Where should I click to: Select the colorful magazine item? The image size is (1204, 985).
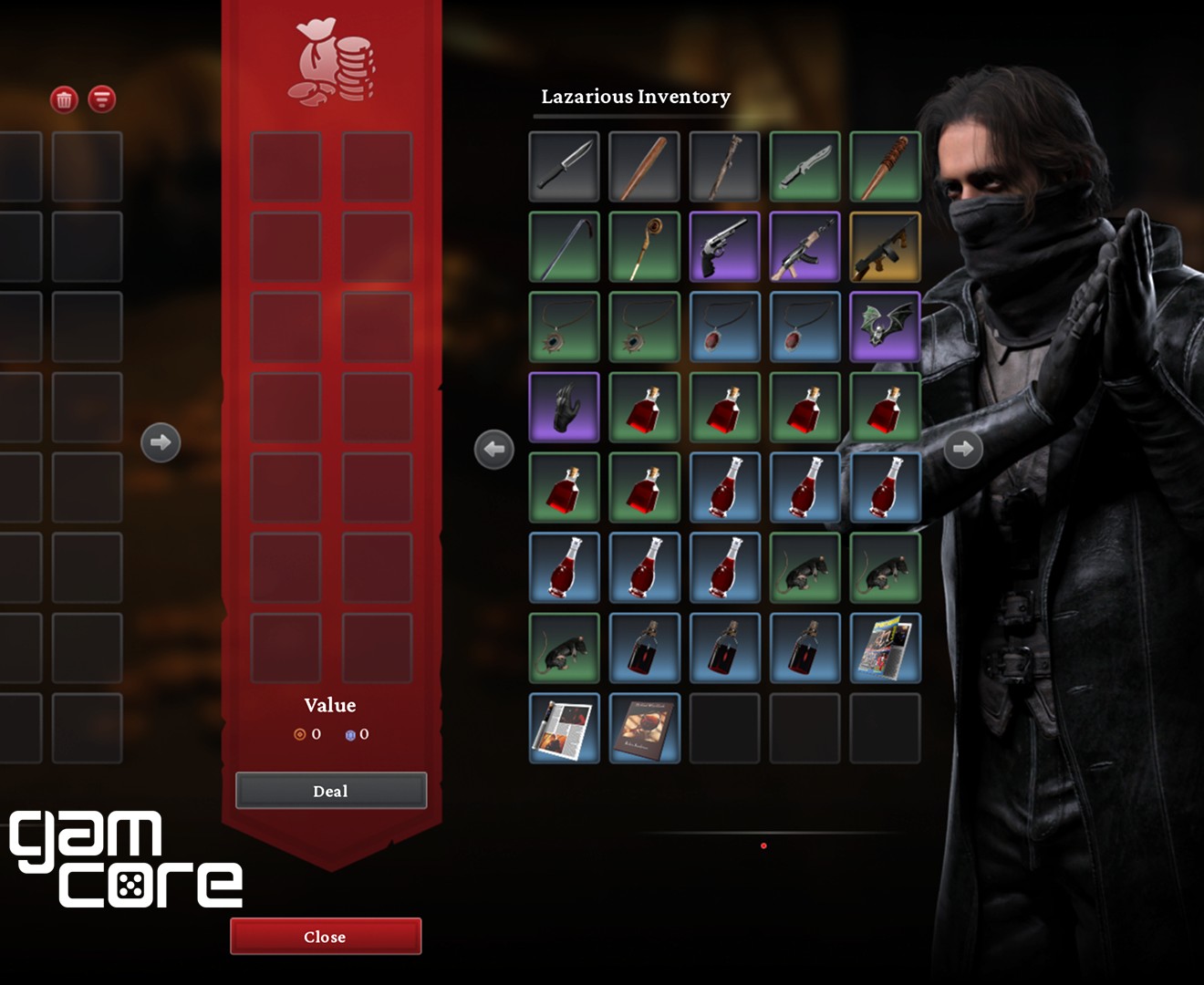click(885, 648)
